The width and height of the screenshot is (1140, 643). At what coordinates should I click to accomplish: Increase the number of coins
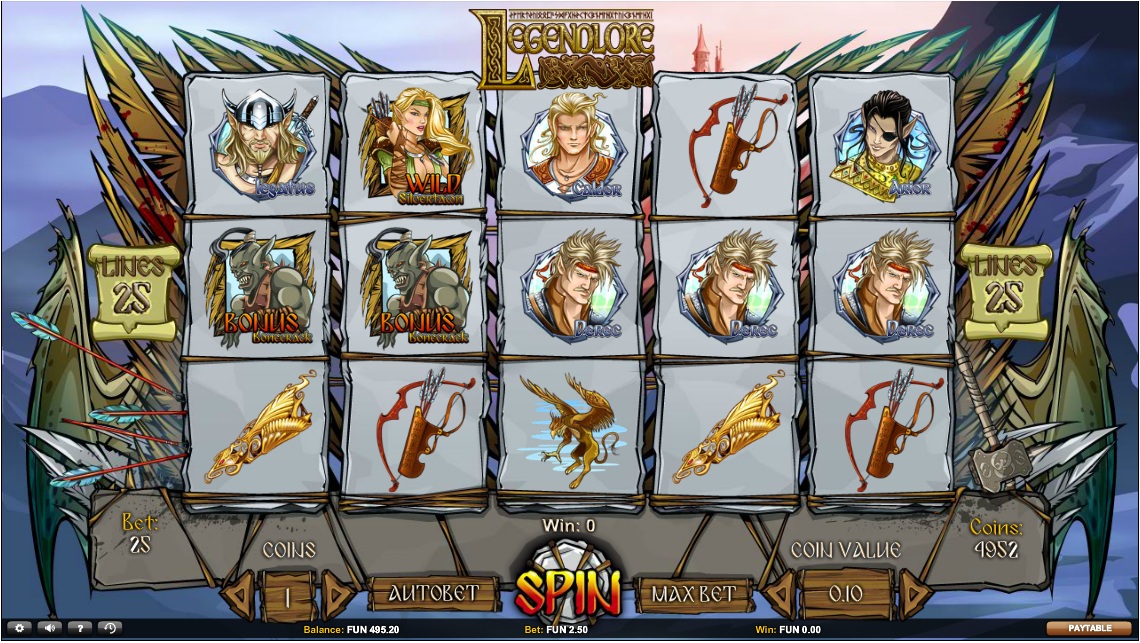337,596
